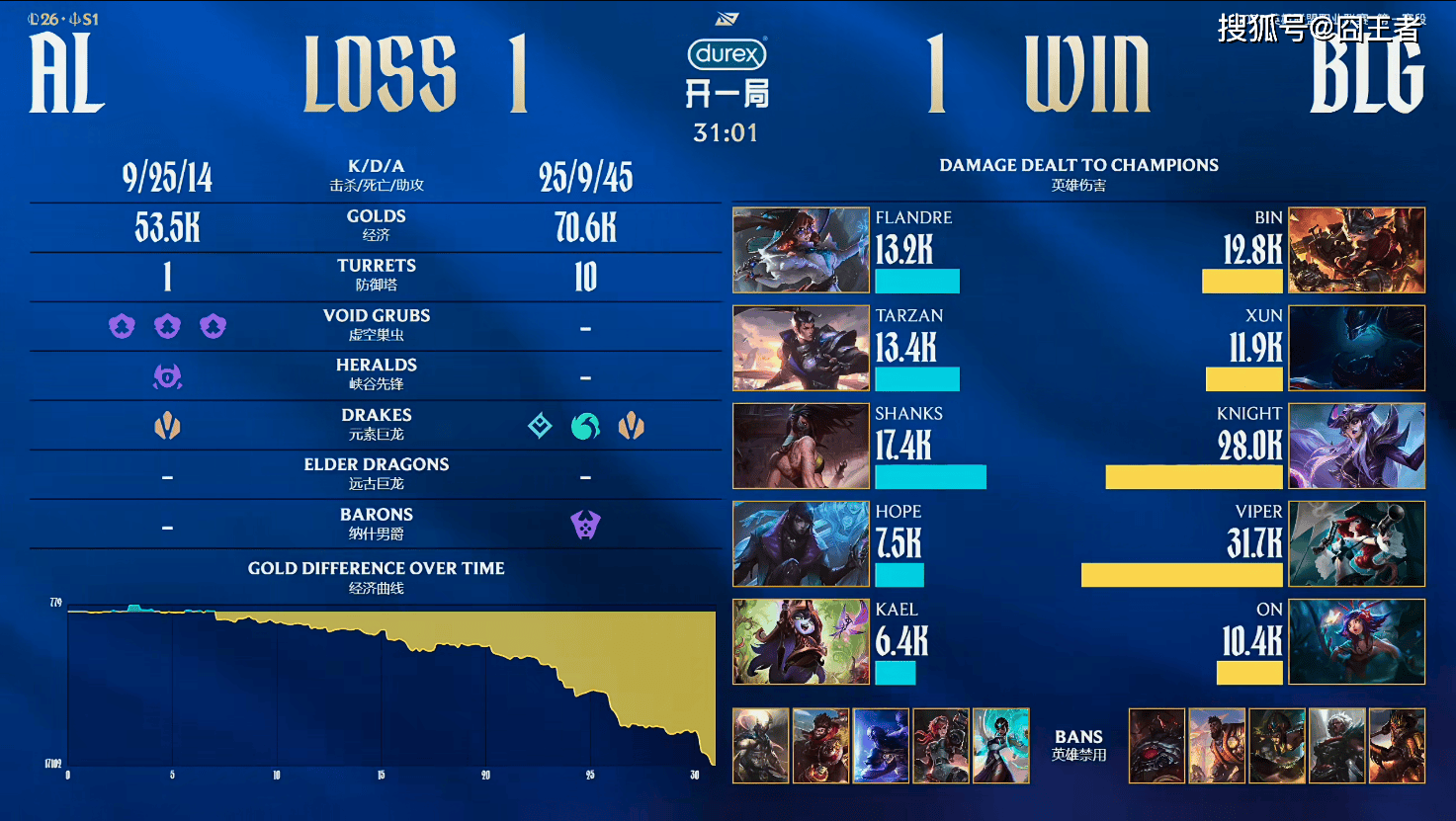Image resolution: width=1456 pixels, height=821 pixels.
Task: Select Xun's champion portrait
Action: pos(1356,348)
